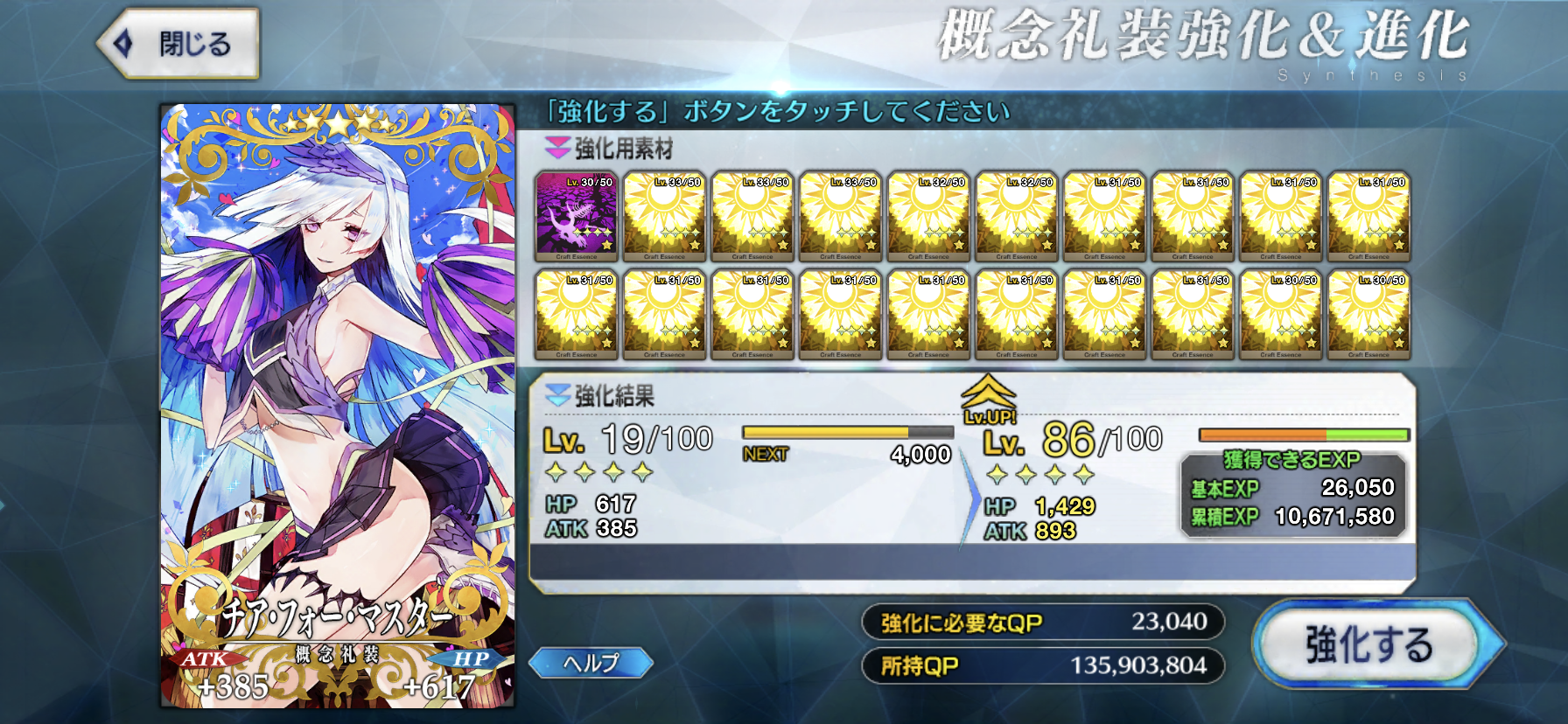This screenshot has height=724, width=1568.
Task: Select the last Lv.30 card in bottom row
Action: coord(1369,315)
